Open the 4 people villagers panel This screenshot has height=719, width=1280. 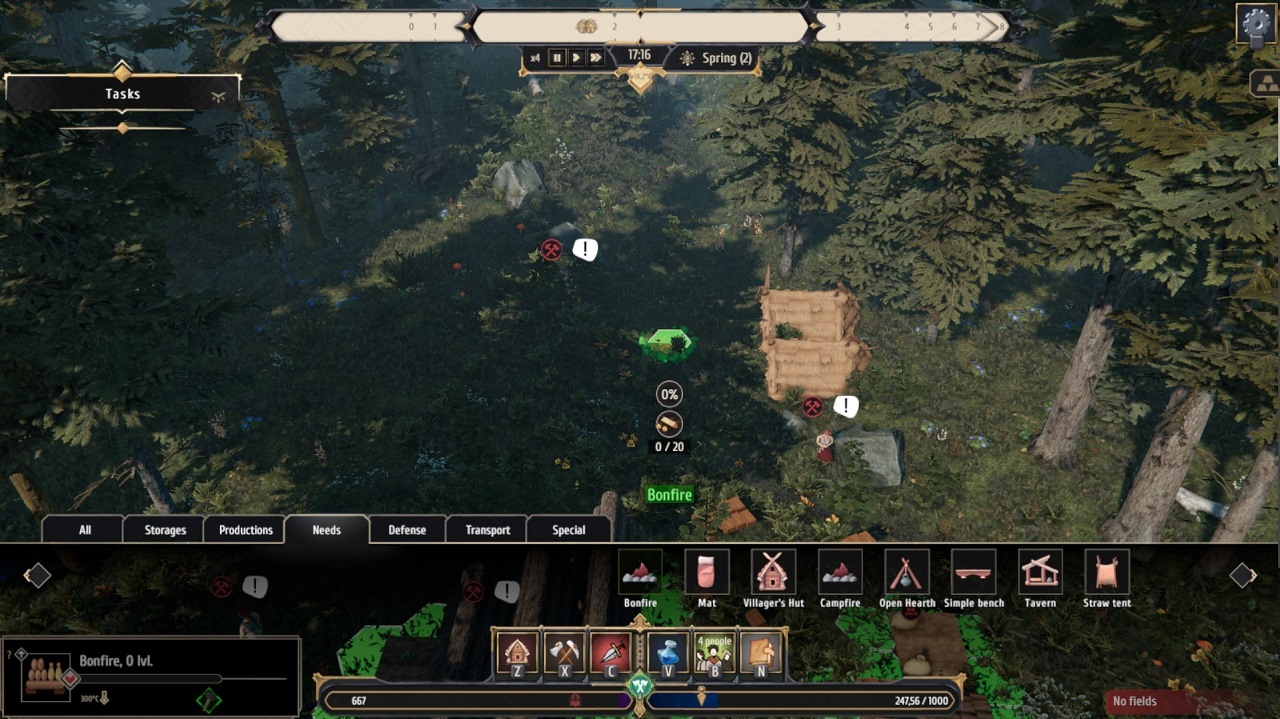point(714,653)
